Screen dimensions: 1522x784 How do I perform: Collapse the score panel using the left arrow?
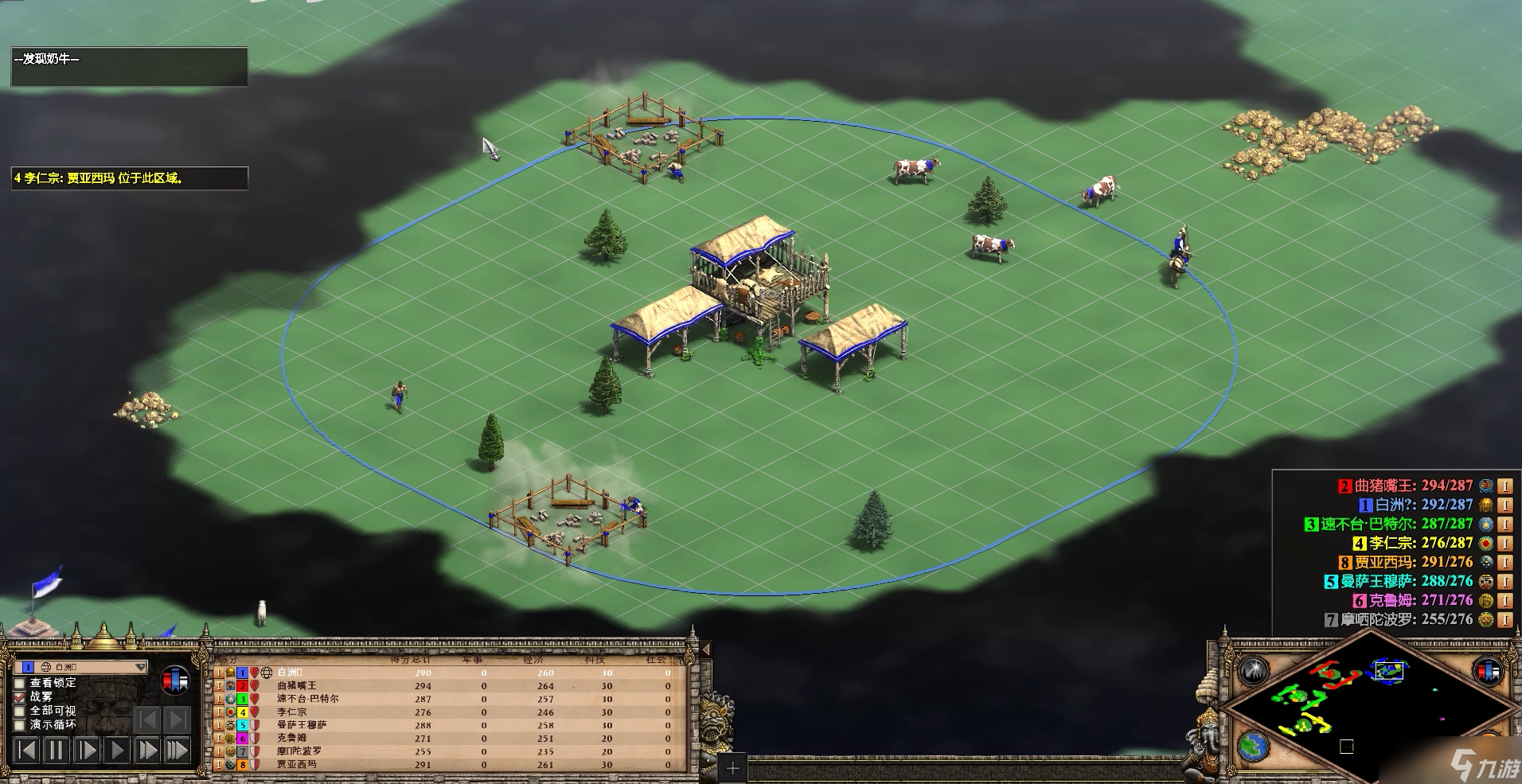pyautogui.click(x=704, y=650)
